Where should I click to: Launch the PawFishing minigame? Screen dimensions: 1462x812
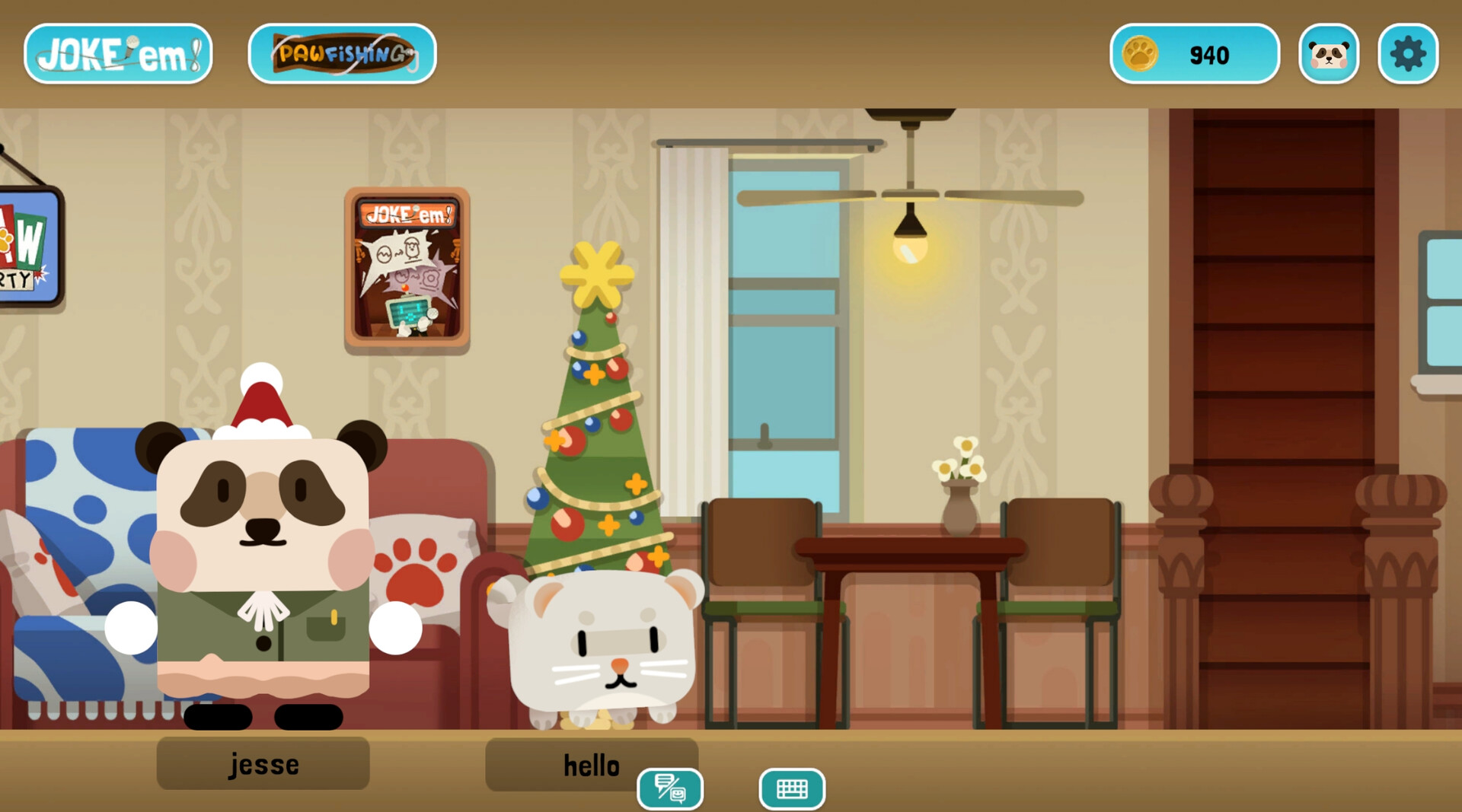(x=342, y=53)
